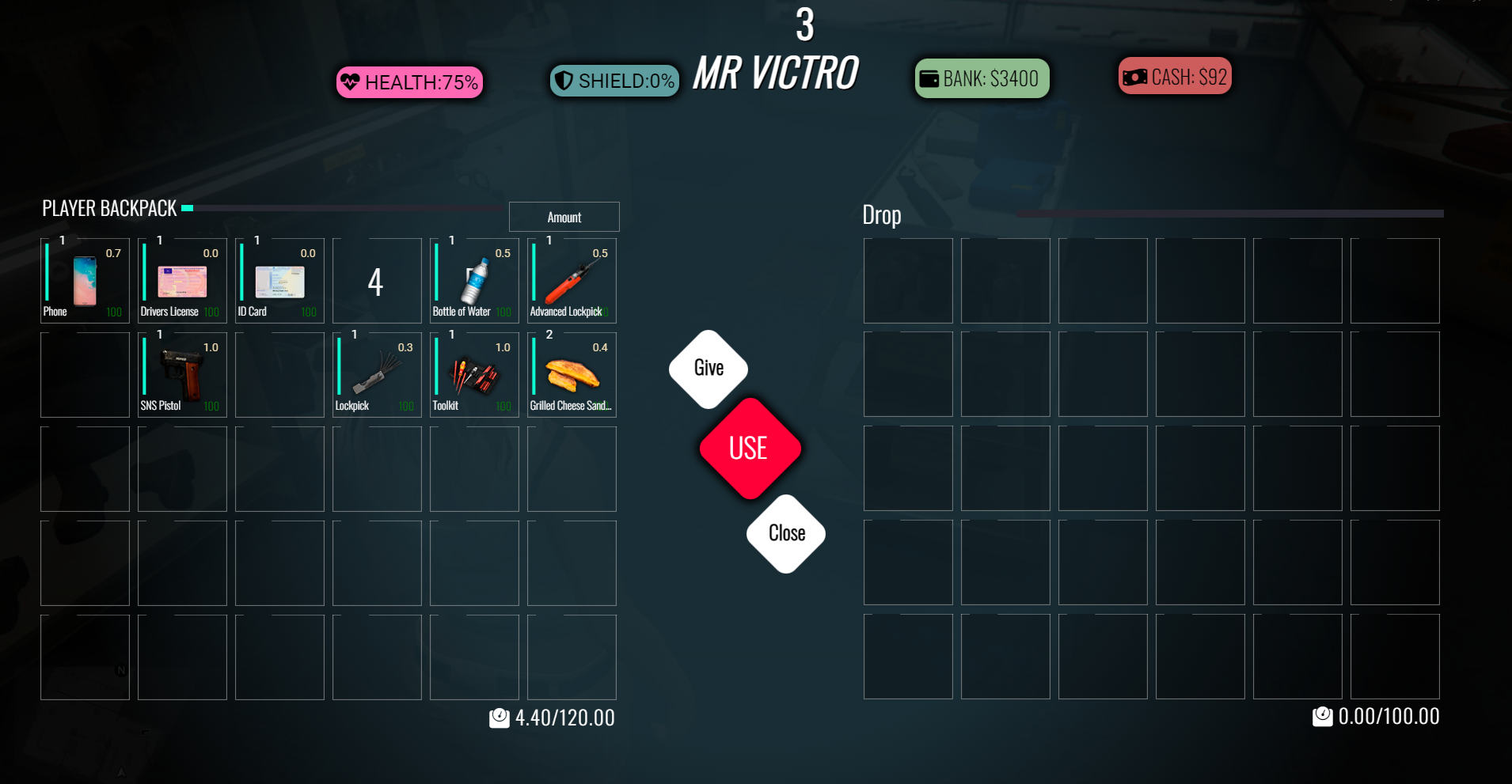Select the Advanced Lockpick item
Image resolution: width=1512 pixels, height=784 pixels.
(572, 281)
